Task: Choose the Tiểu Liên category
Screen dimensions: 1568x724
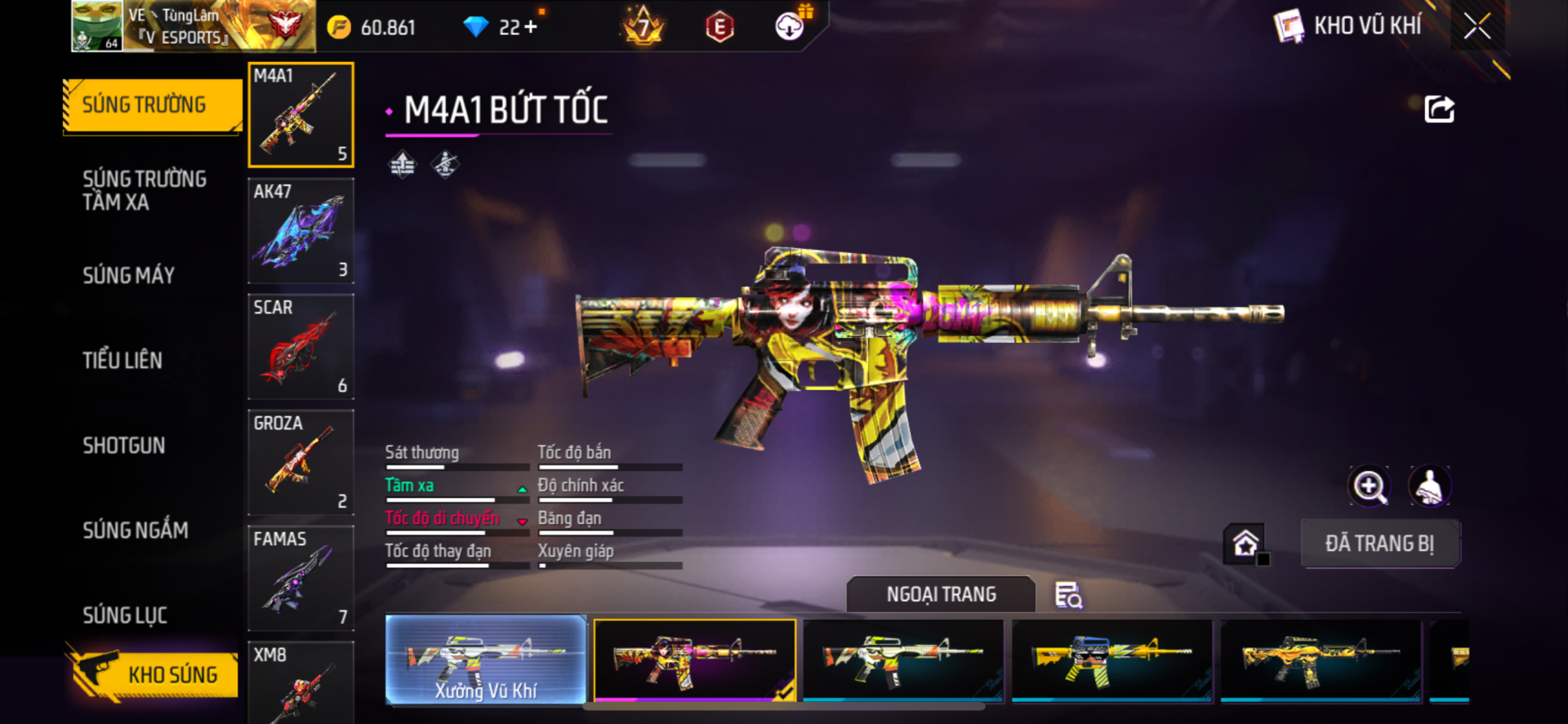Action: [x=122, y=360]
